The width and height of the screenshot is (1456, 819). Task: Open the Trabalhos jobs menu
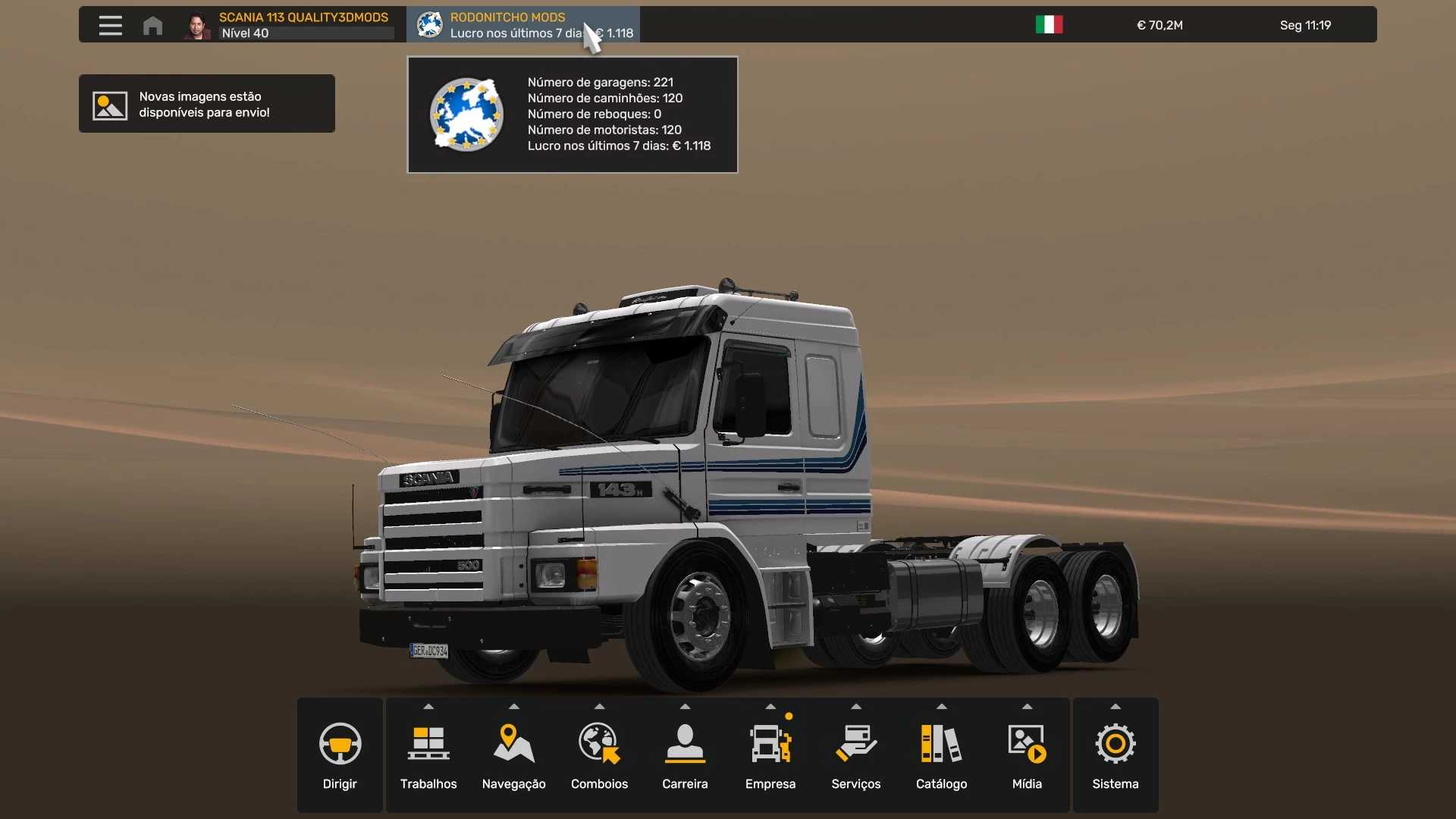(428, 755)
